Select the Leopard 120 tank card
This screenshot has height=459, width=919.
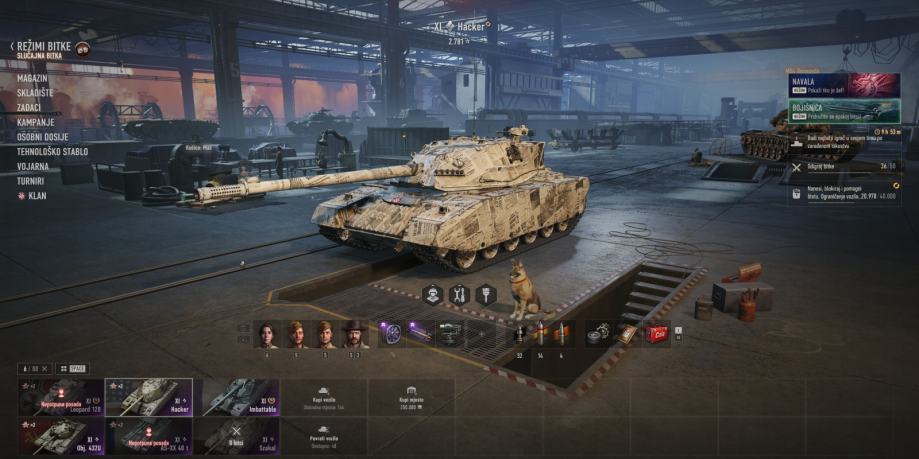(x=58, y=397)
